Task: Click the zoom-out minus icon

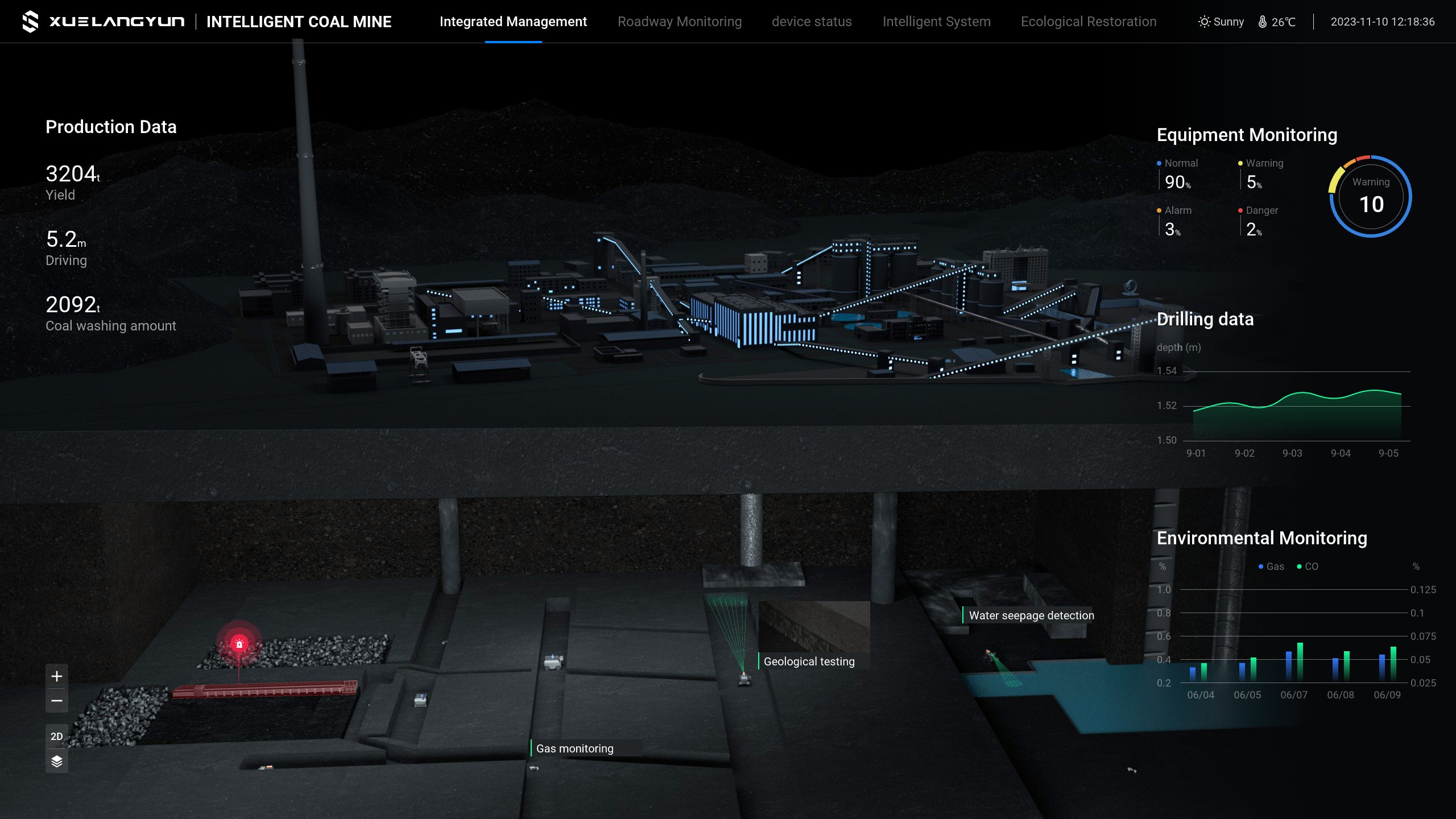Action: click(x=56, y=700)
